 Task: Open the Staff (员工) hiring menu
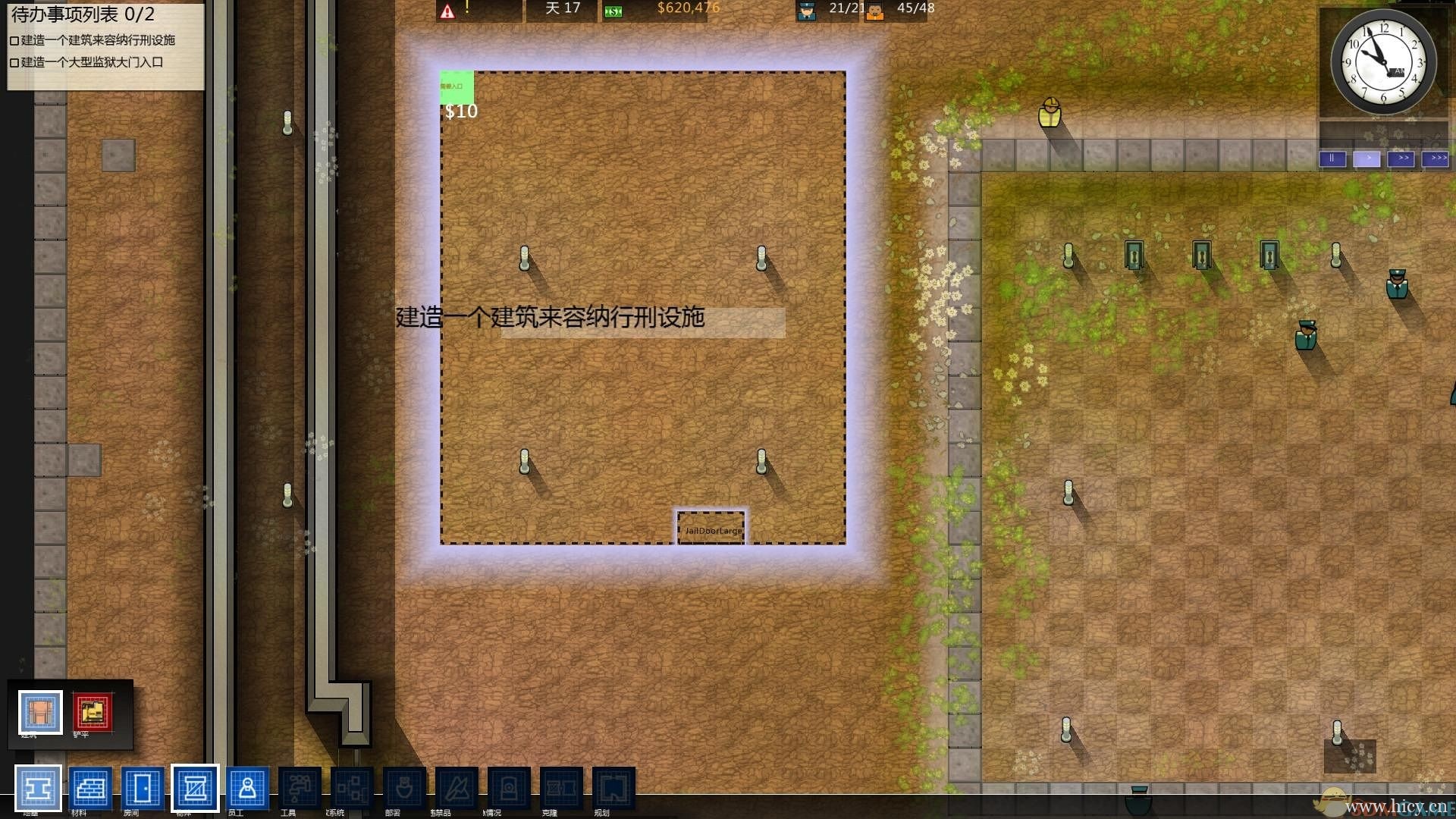point(246,789)
